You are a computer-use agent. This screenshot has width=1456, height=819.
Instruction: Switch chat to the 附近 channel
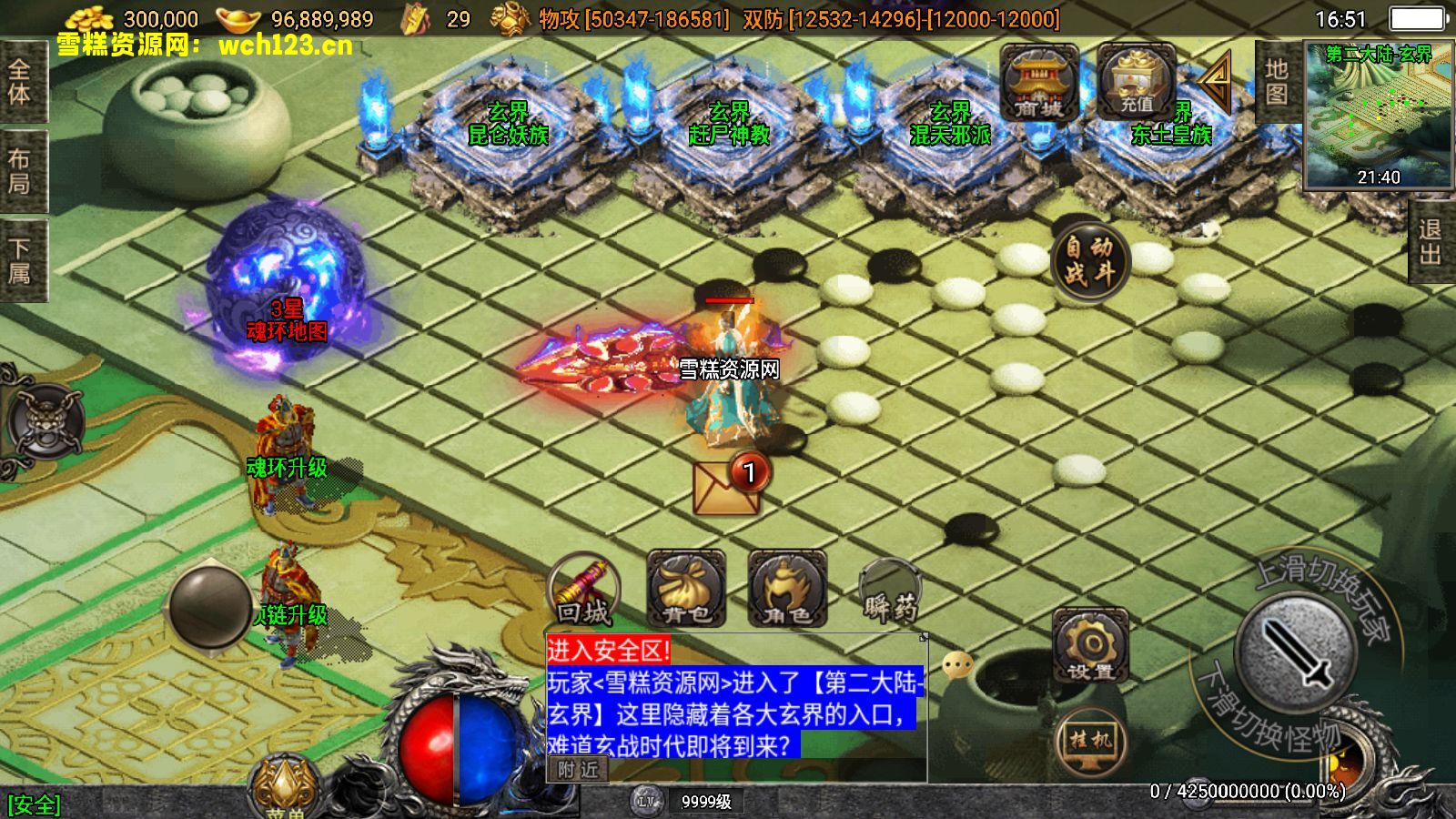(578, 770)
